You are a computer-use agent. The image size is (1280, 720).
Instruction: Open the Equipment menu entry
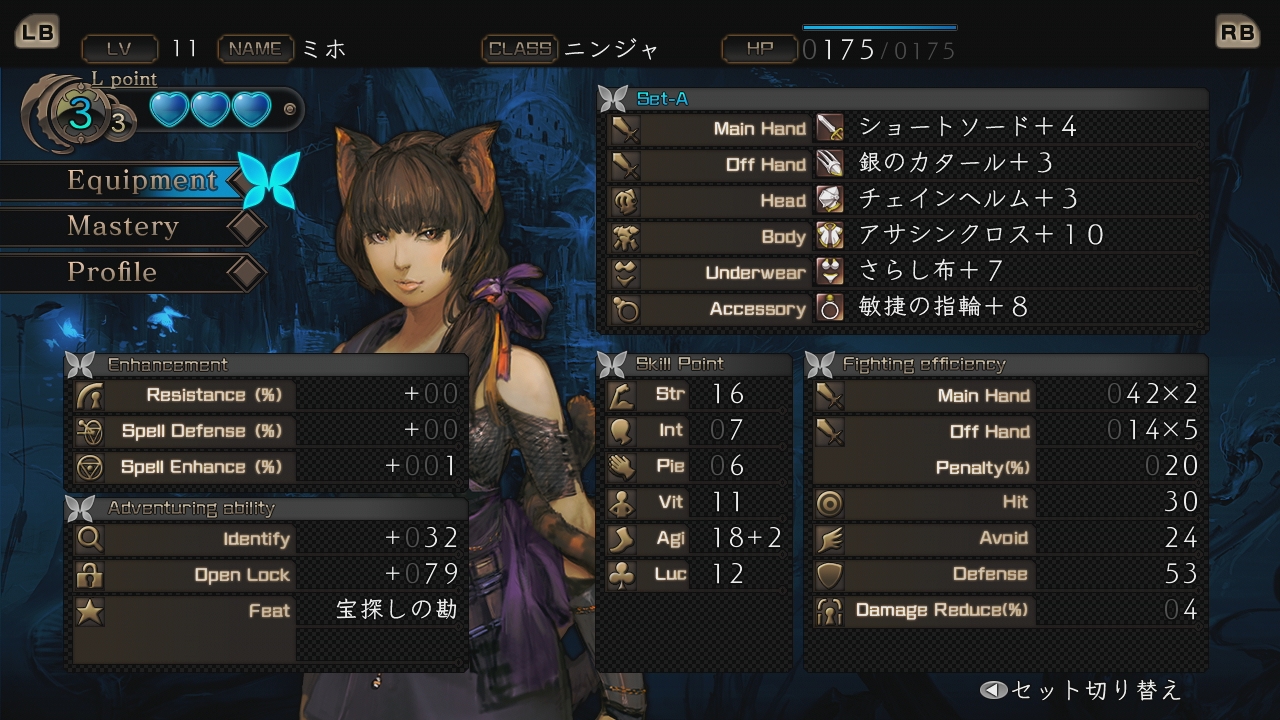coord(141,181)
